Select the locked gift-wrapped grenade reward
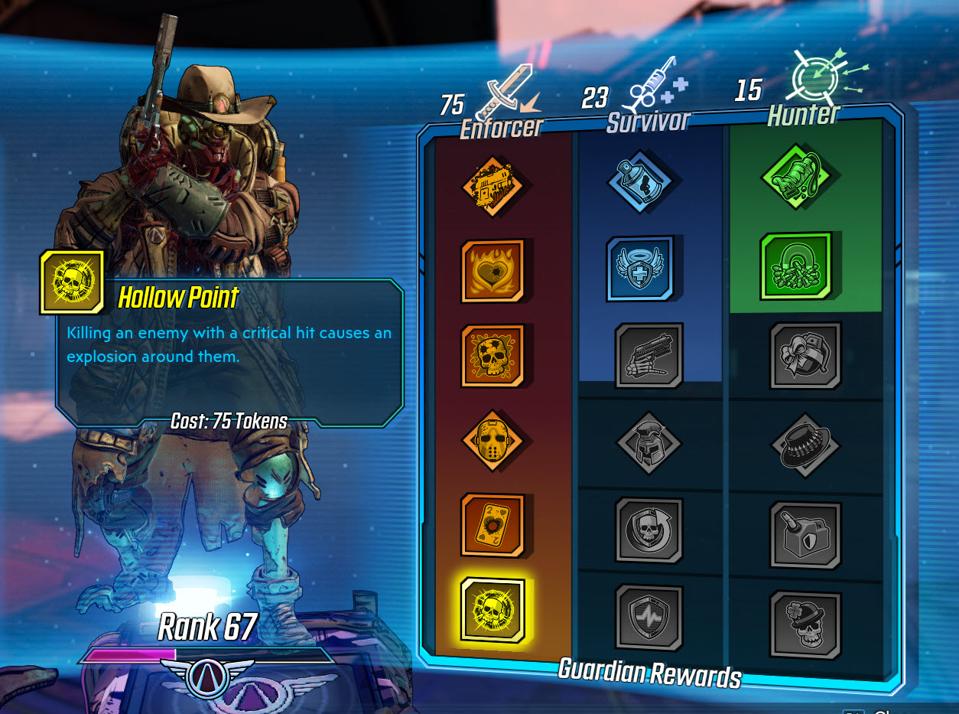 [805, 355]
